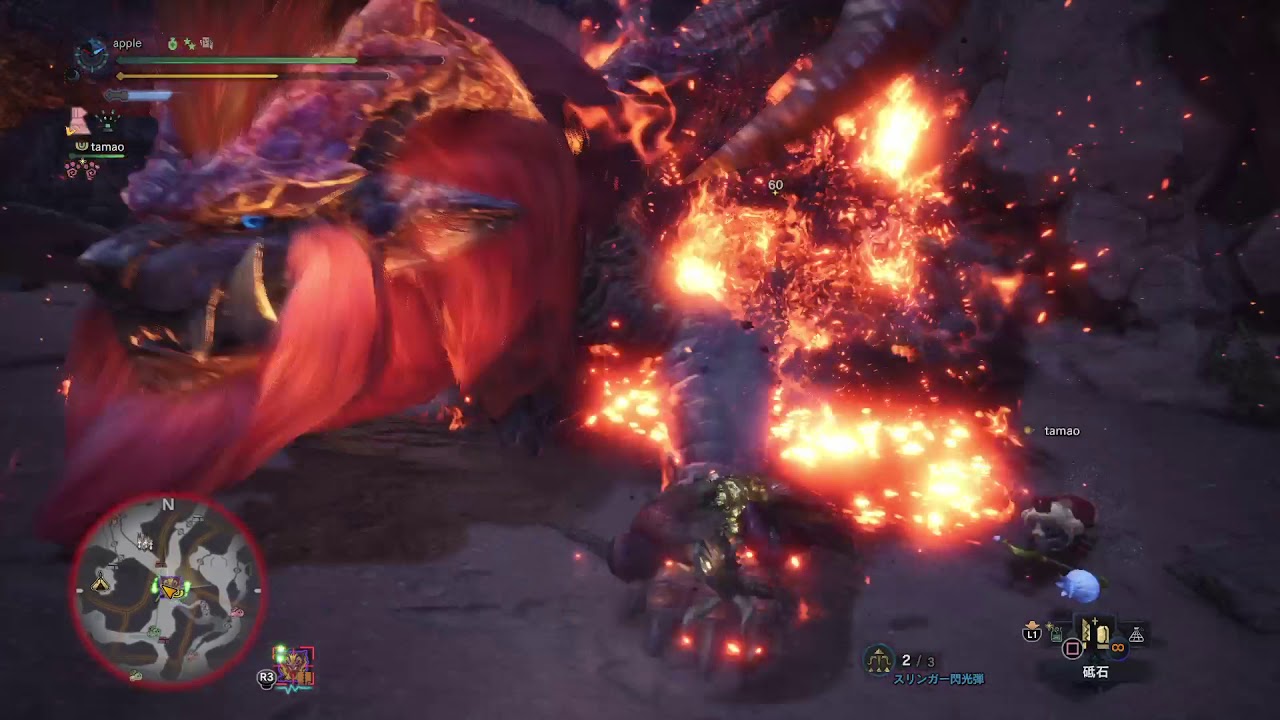
Task: Click the monster marker at minimap center
Action: (172, 588)
